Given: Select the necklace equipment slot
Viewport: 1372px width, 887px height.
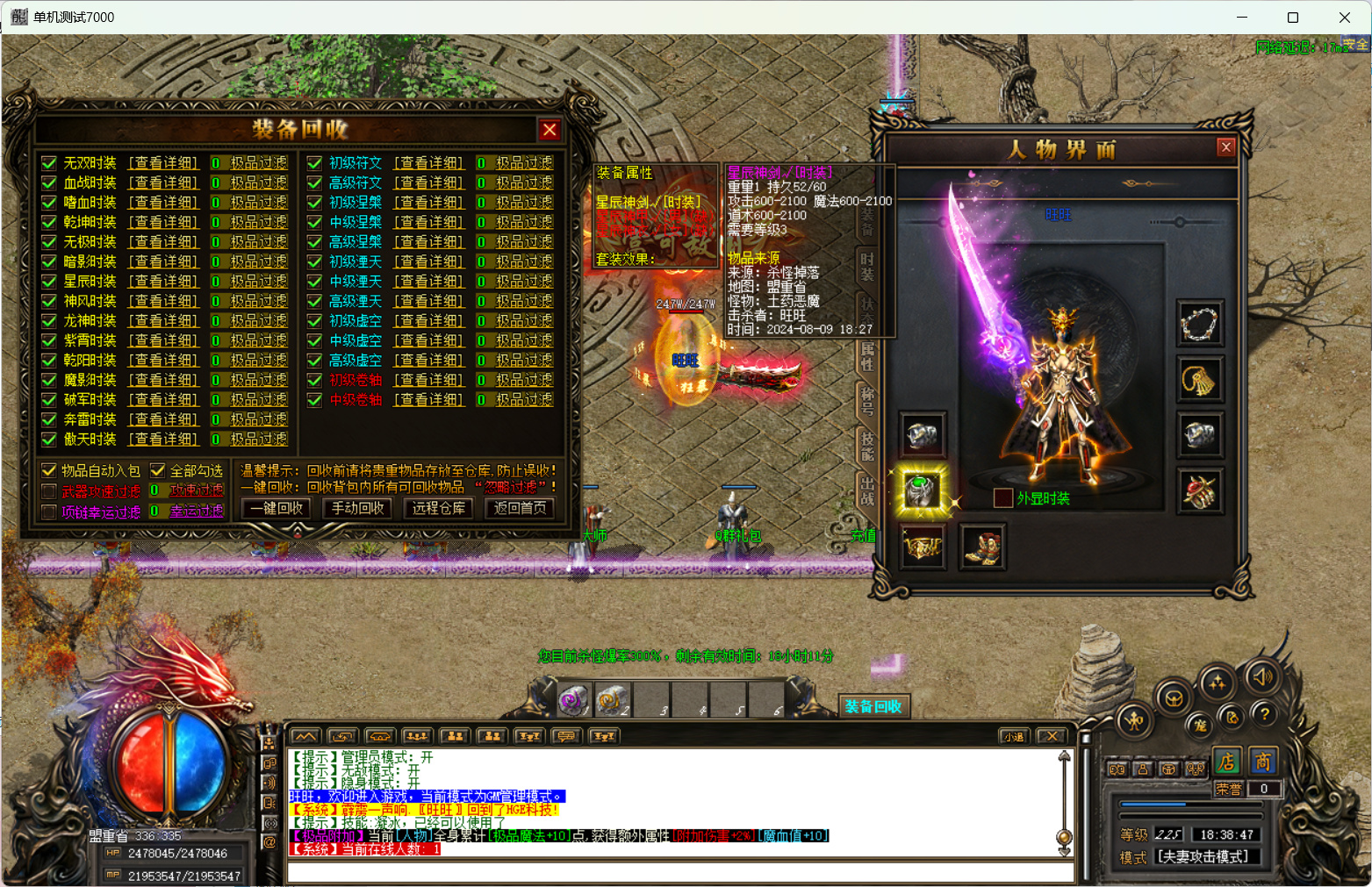Looking at the screenshot, I should tap(1199, 325).
